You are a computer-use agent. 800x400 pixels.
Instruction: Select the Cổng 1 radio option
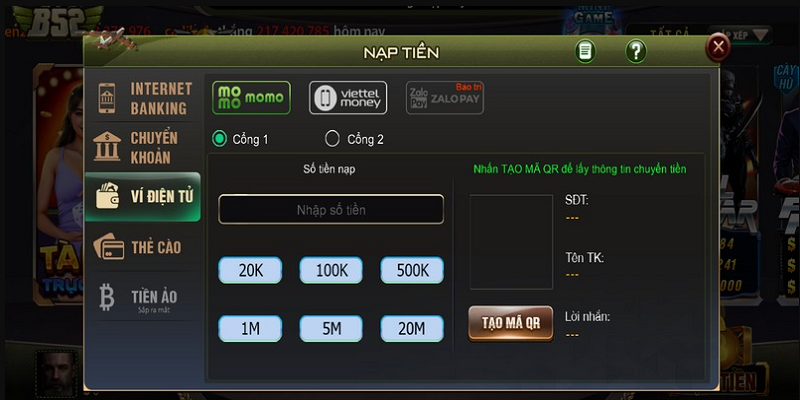pyautogui.click(x=220, y=139)
